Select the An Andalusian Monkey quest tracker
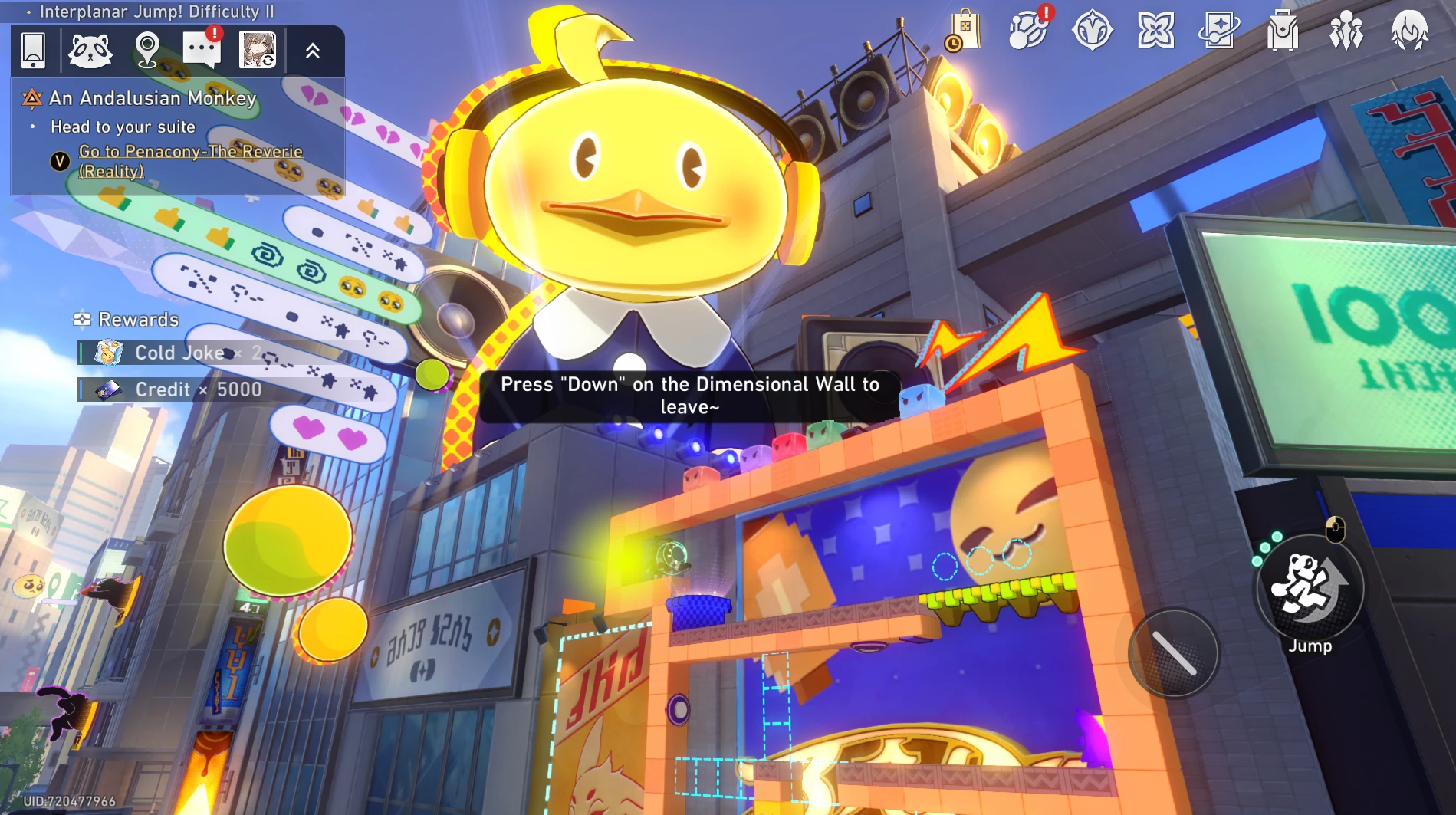Screen dimensions: 1456x815 click(152, 98)
